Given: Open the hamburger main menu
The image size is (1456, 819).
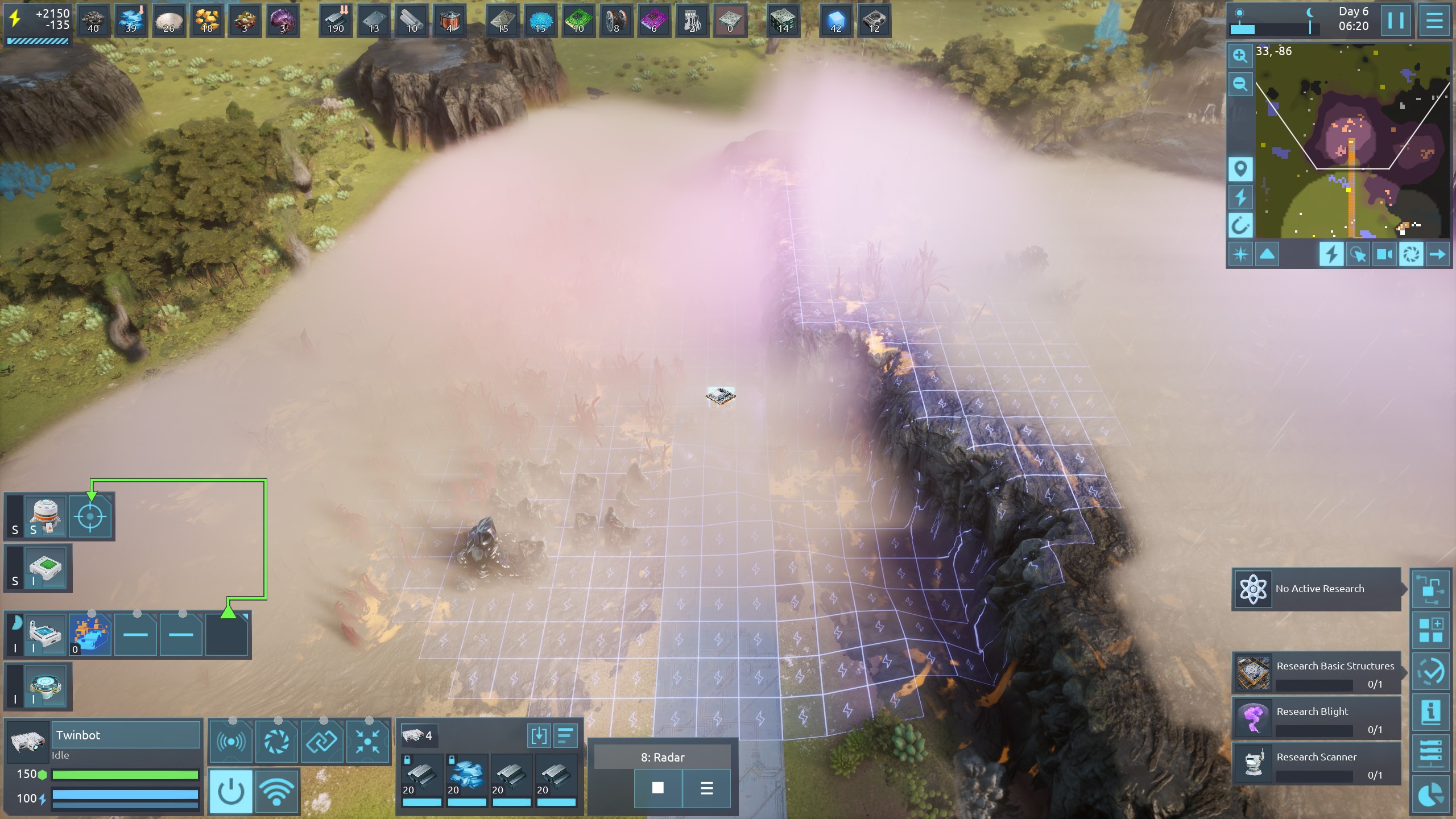Looking at the screenshot, I should click(1434, 21).
